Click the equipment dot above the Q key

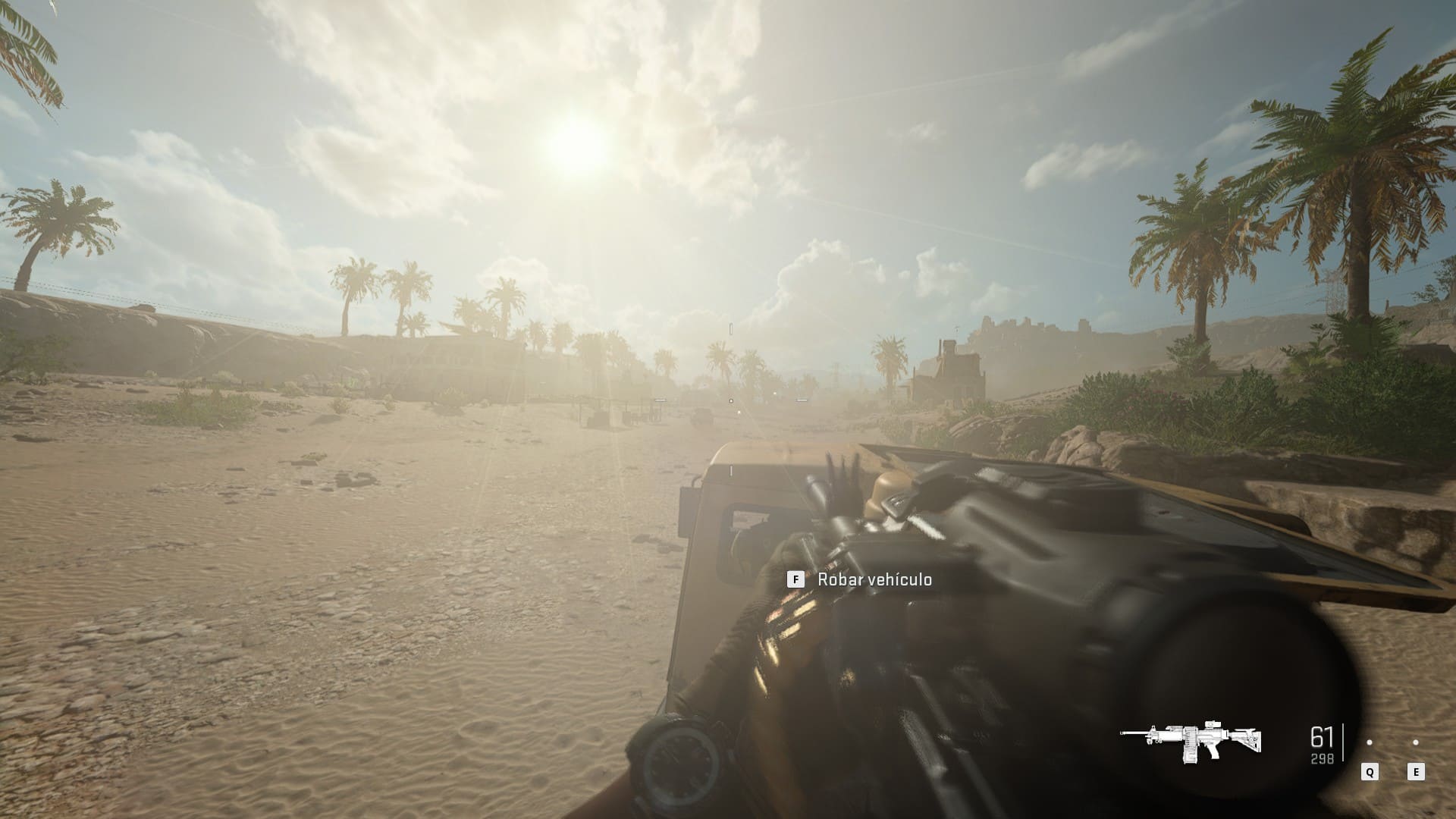(x=1370, y=742)
